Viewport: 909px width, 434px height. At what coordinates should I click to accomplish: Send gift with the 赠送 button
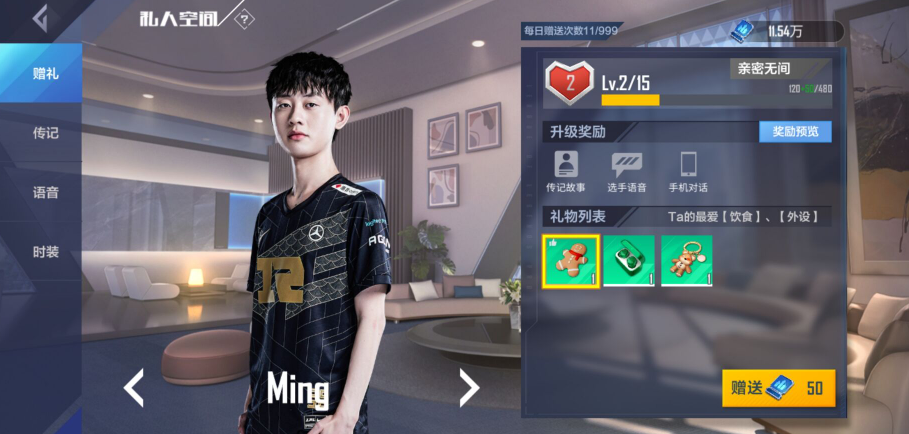coord(778,388)
